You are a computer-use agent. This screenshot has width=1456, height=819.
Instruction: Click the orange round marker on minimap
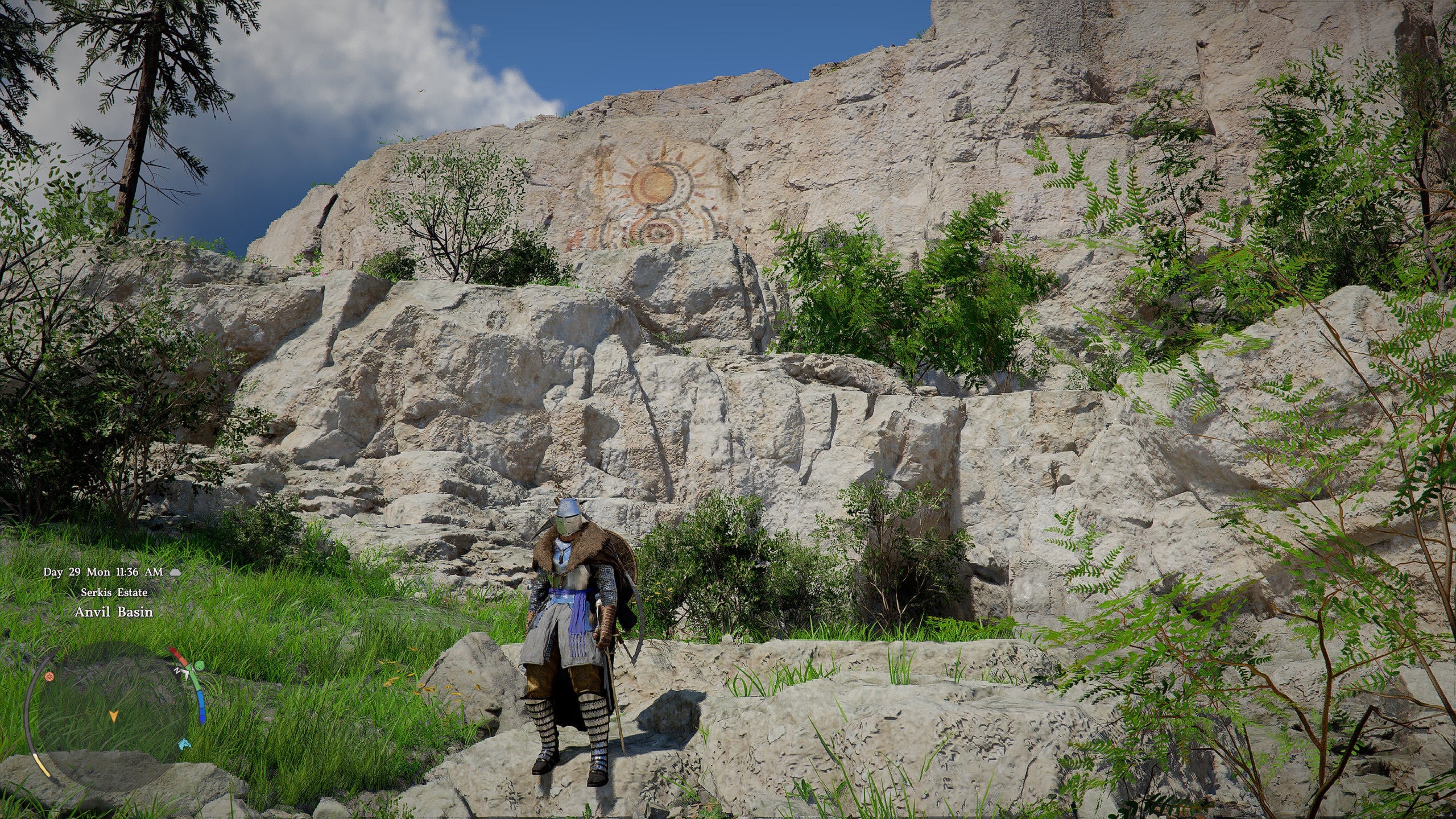(x=49, y=676)
